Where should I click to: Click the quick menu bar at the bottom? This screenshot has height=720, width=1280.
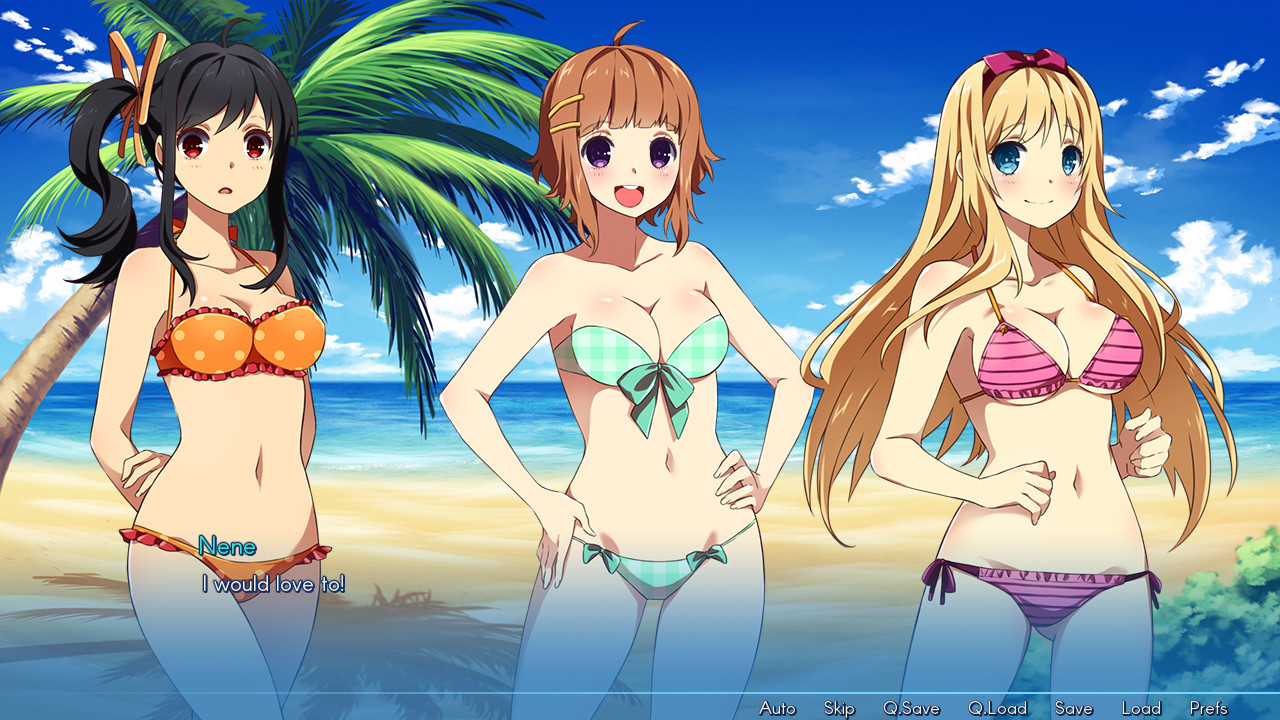(640, 707)
